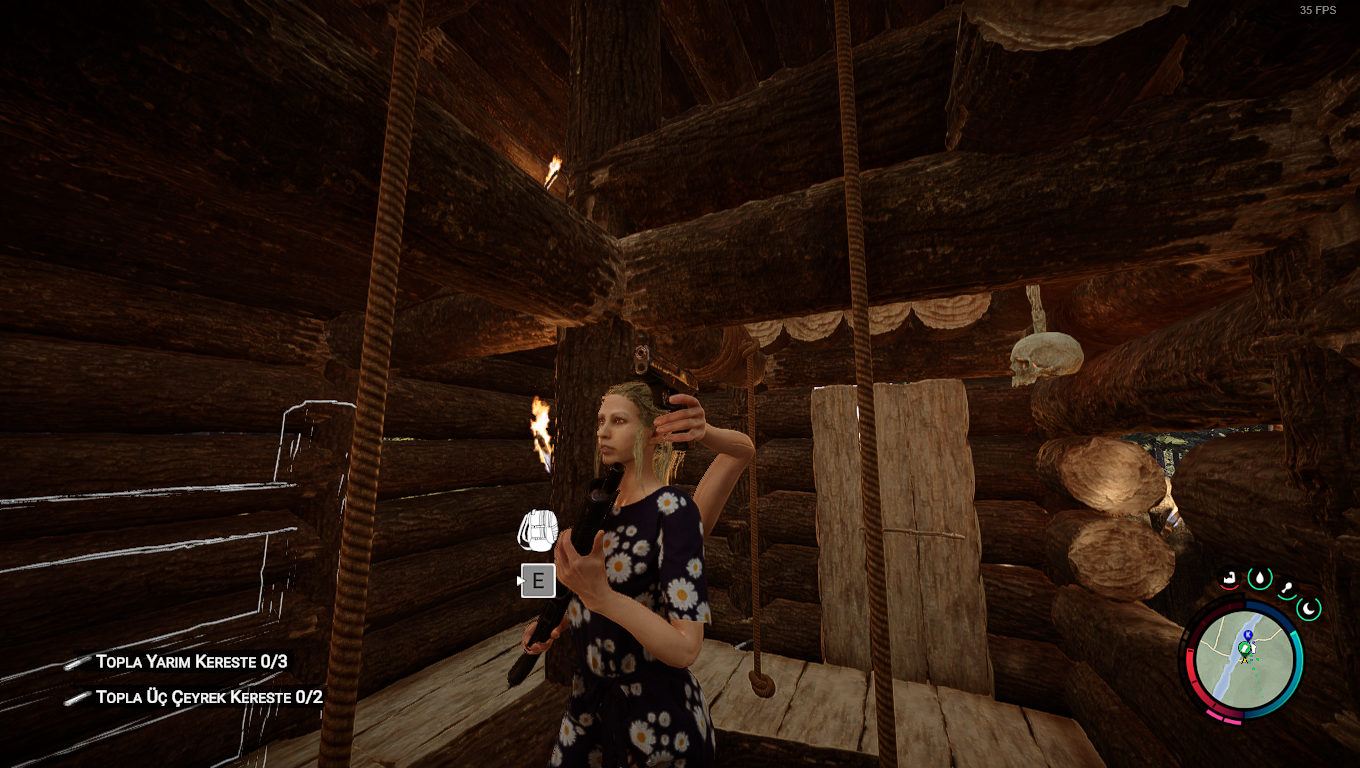Select the "Topla Üç Çeyrek Kereste 0/2" objective
This screenshot has width=1360, height=768.
[x=209, y=697]
